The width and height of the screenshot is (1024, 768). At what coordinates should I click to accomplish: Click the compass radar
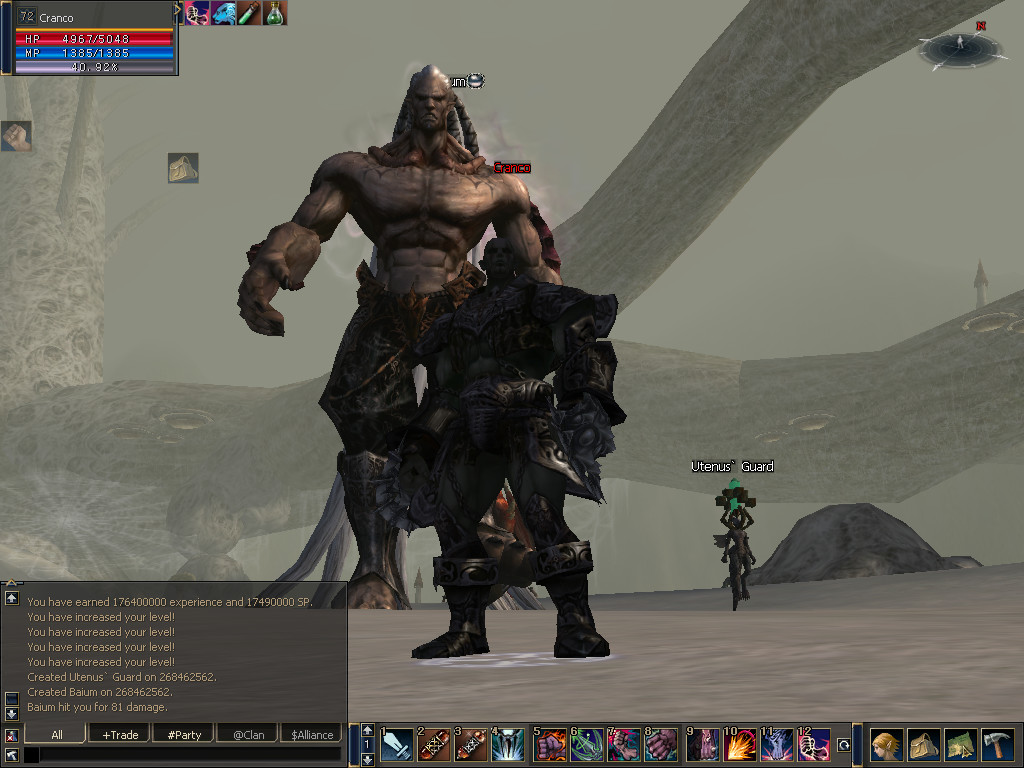(x=959, y=47)
